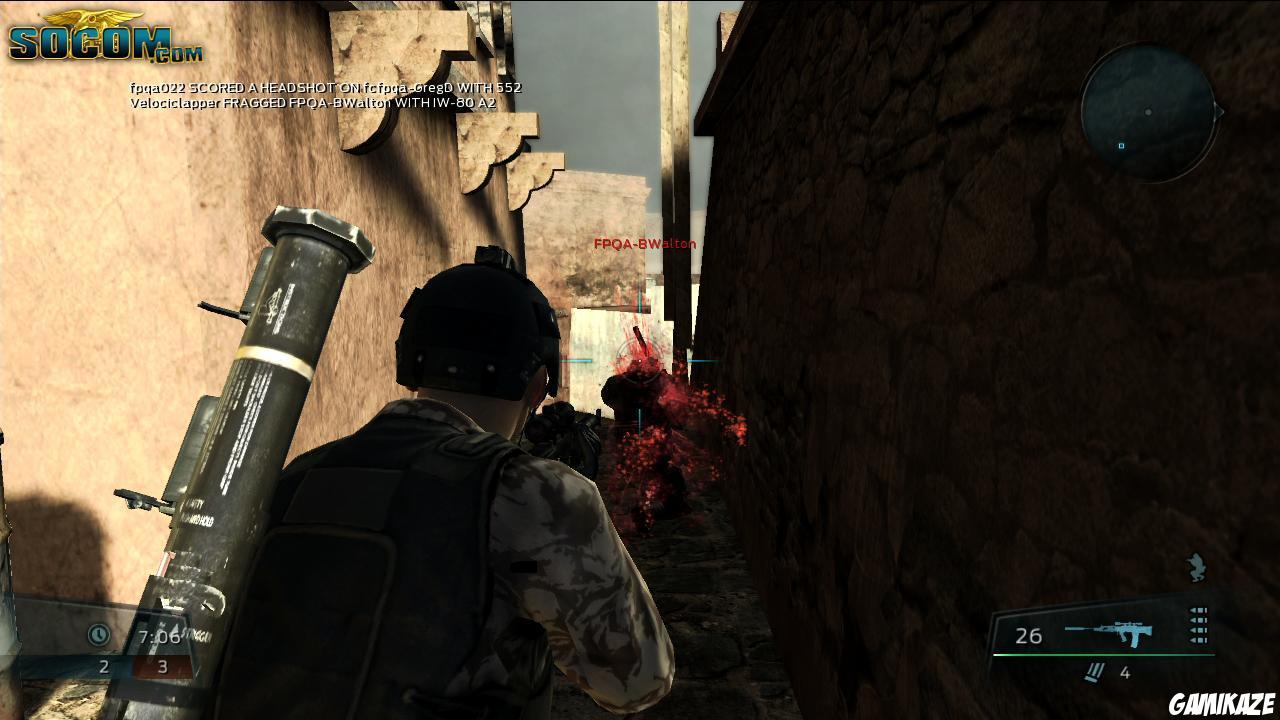Click the arrow pointer on the minimap edge
The height and width of the screenshot is (720, 1280).
(1220, 112)
